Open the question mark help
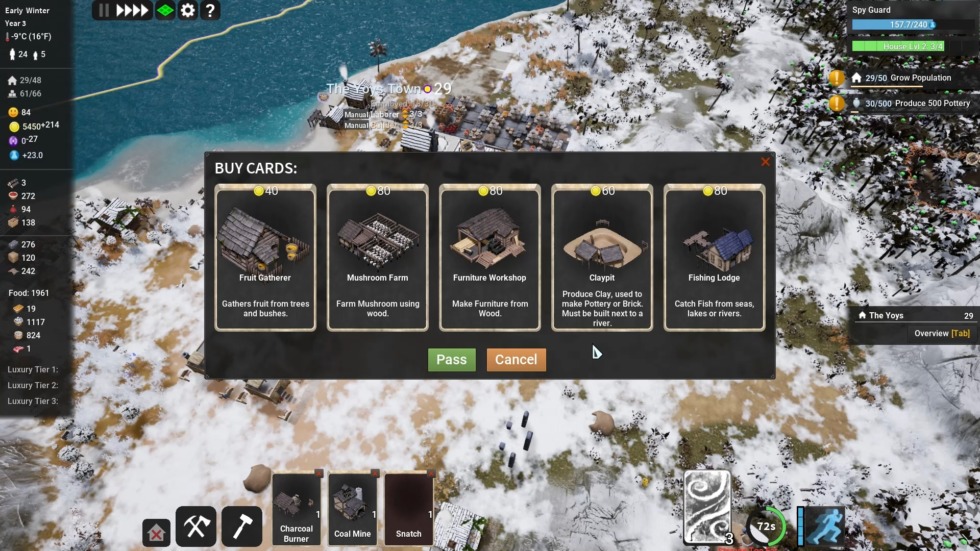 (x=210, y=10)
